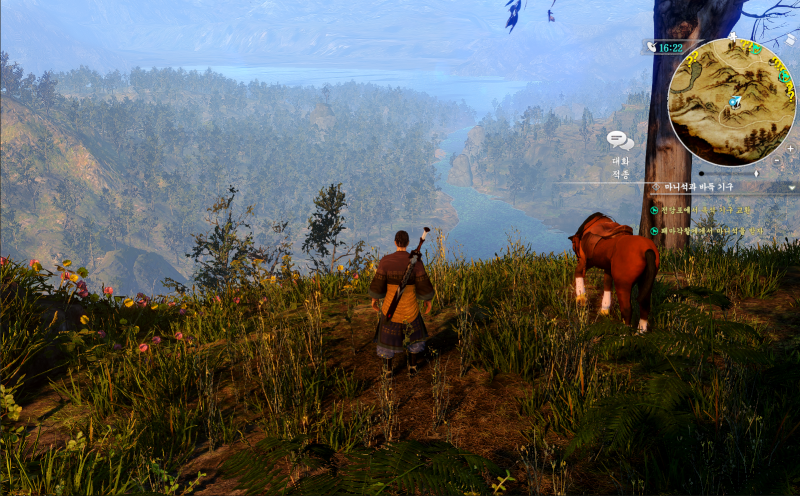
Task: Click the scroll icon above the minimap
Action: coord(789,40)
